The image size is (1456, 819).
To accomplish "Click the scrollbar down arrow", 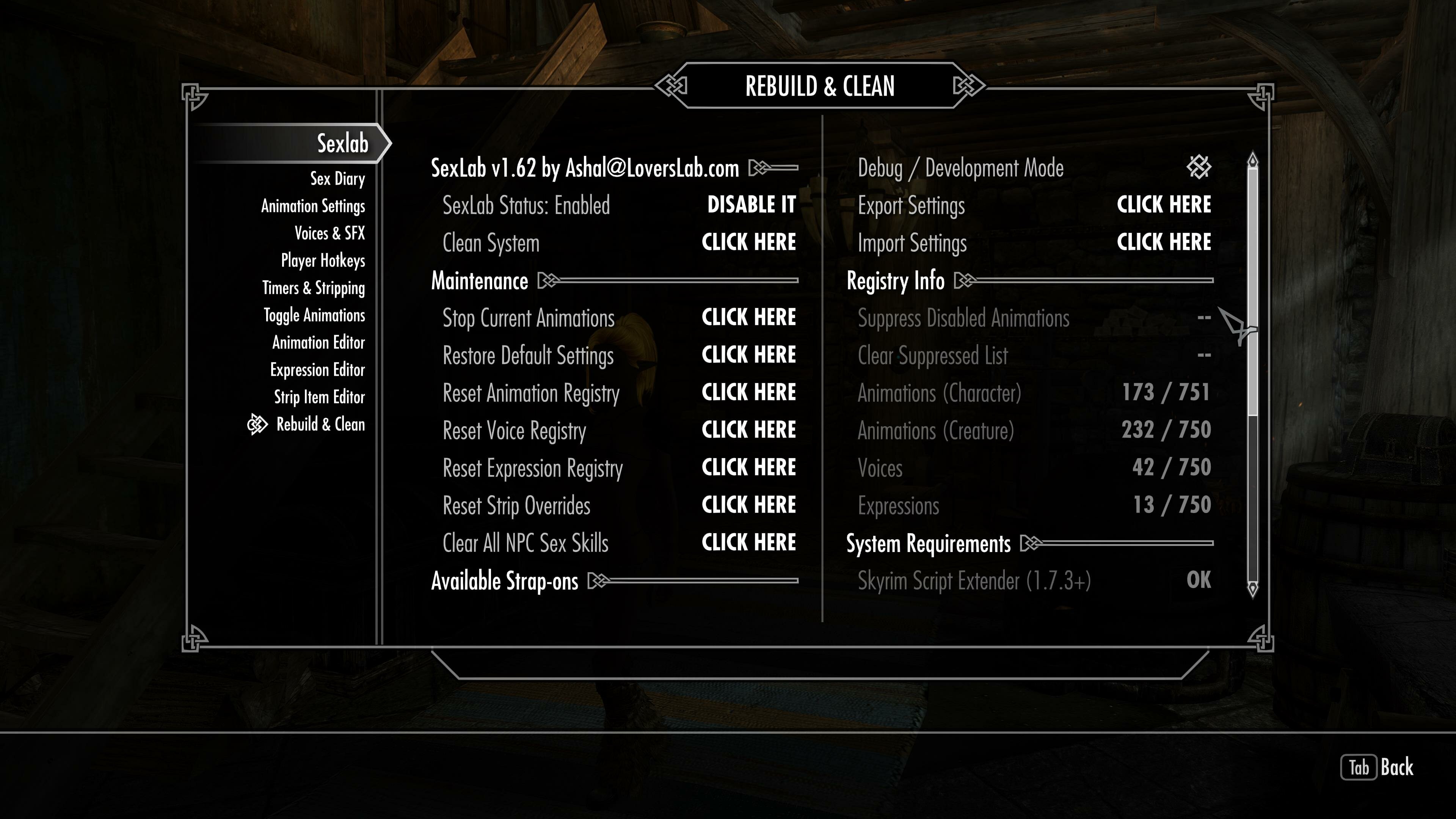I will point(1252,588).
